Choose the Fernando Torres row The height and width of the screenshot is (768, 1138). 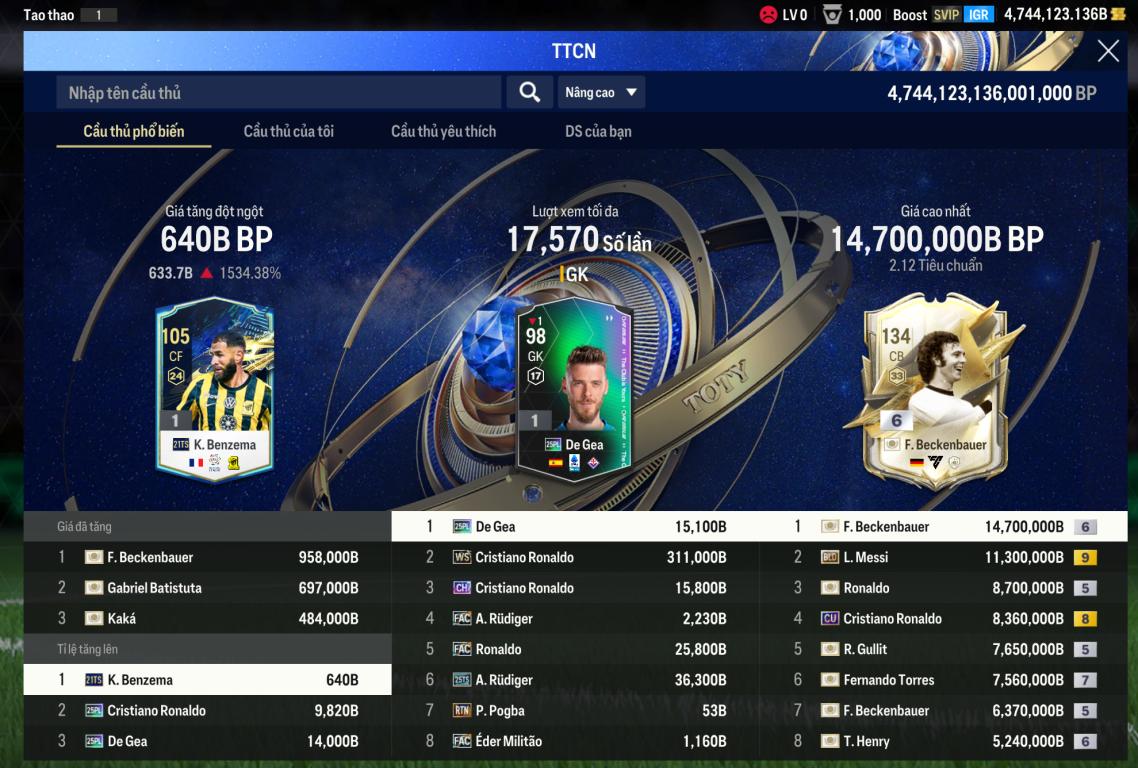coord(943,680)
